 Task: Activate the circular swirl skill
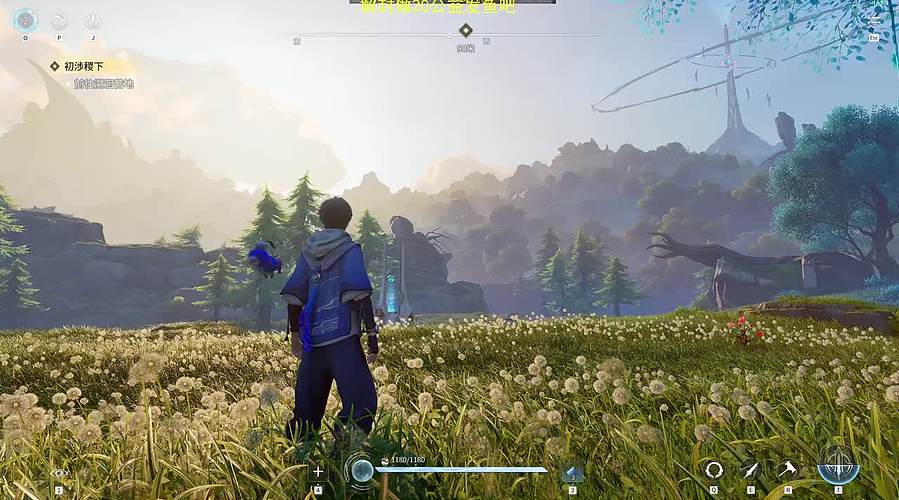[713, 469]
